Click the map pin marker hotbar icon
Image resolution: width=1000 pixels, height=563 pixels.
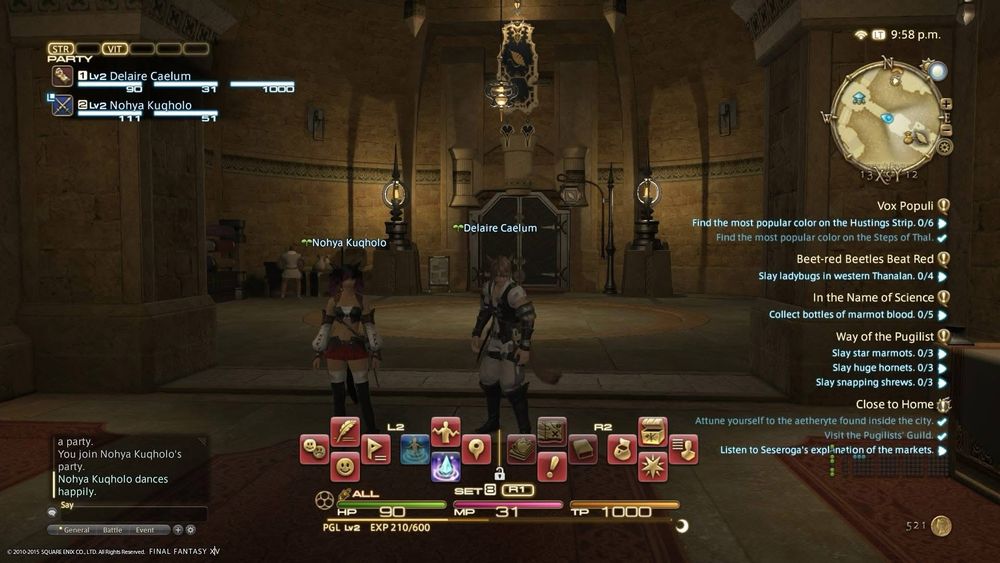pyautogui.click(x=477, y=449)
